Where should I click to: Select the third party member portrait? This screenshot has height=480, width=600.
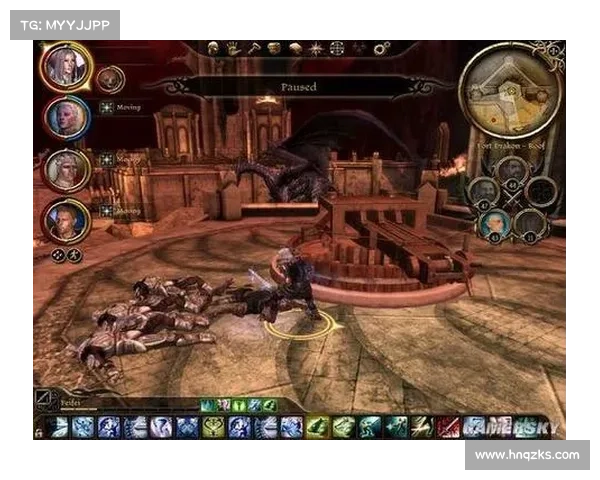pos(66,170)
